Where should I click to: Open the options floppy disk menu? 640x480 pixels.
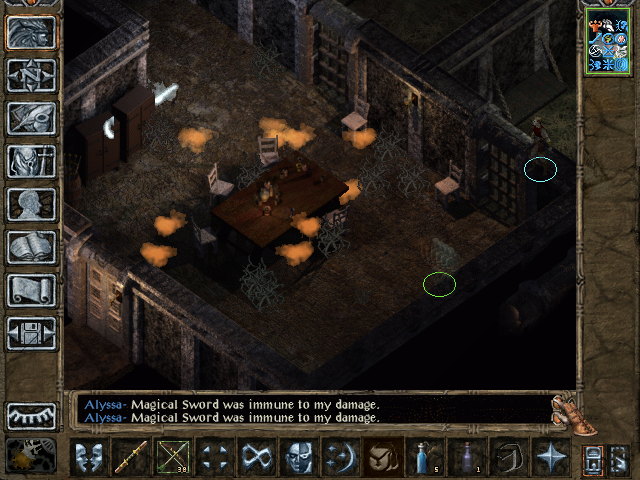click(x=31, y=333)
